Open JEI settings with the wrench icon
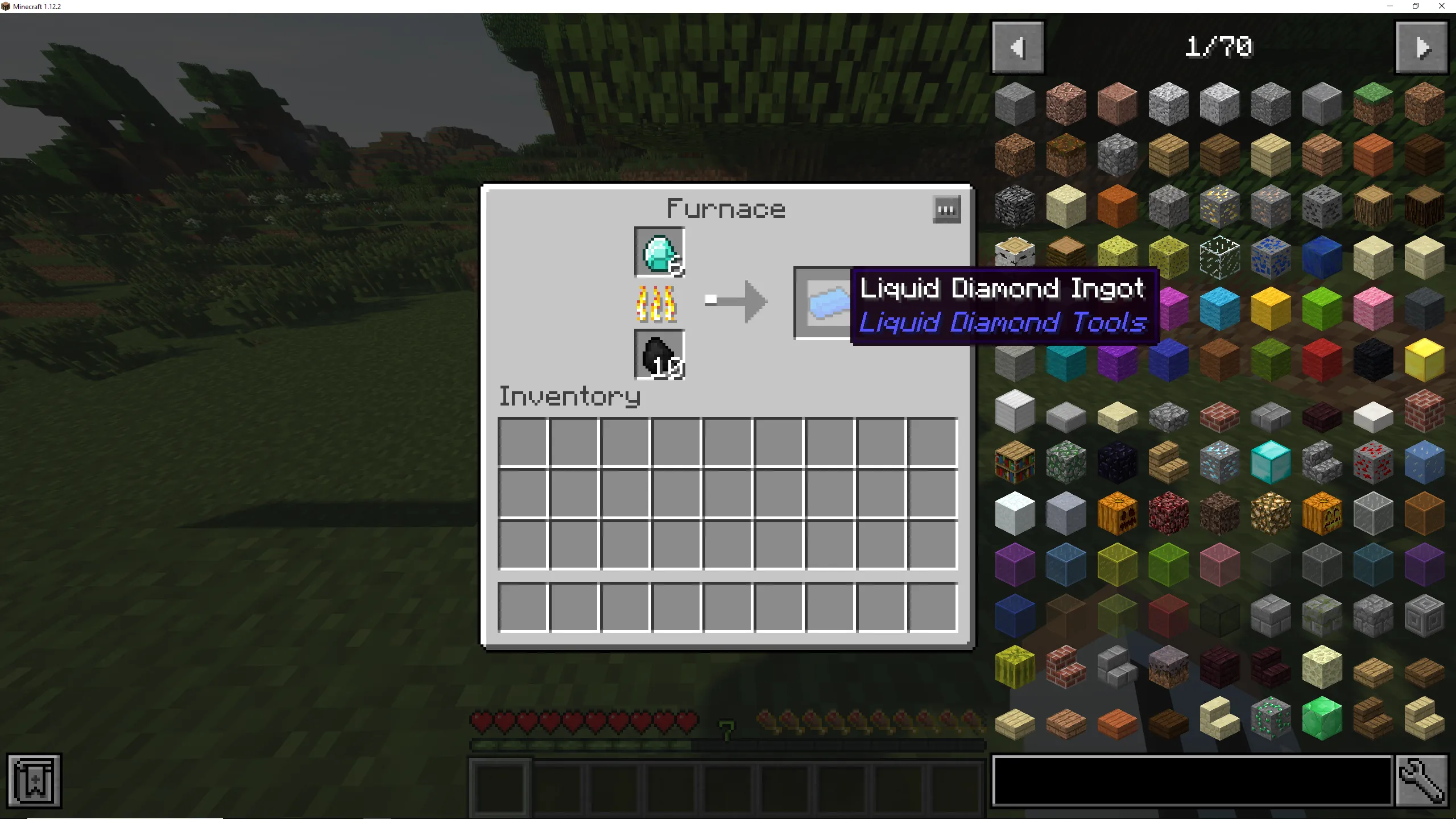This screenshot has width=1456, height=819. 1424,781
